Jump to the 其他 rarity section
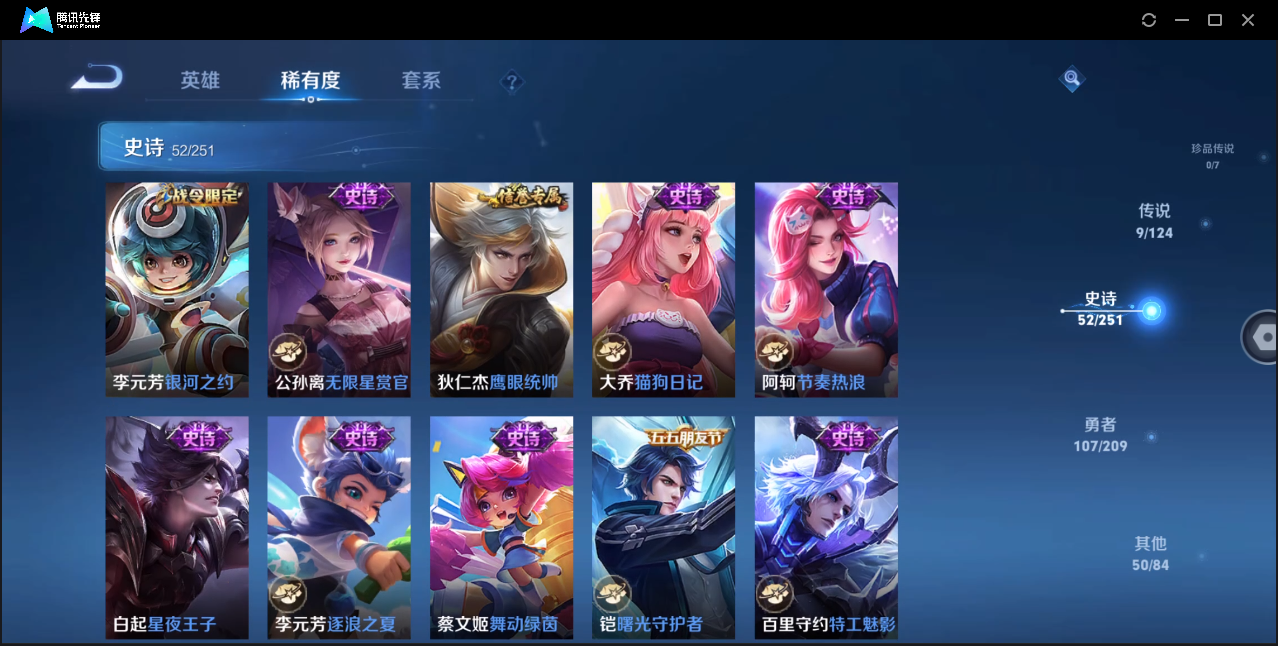This screenshot has height=646, width=1278. click(1150, 553)
